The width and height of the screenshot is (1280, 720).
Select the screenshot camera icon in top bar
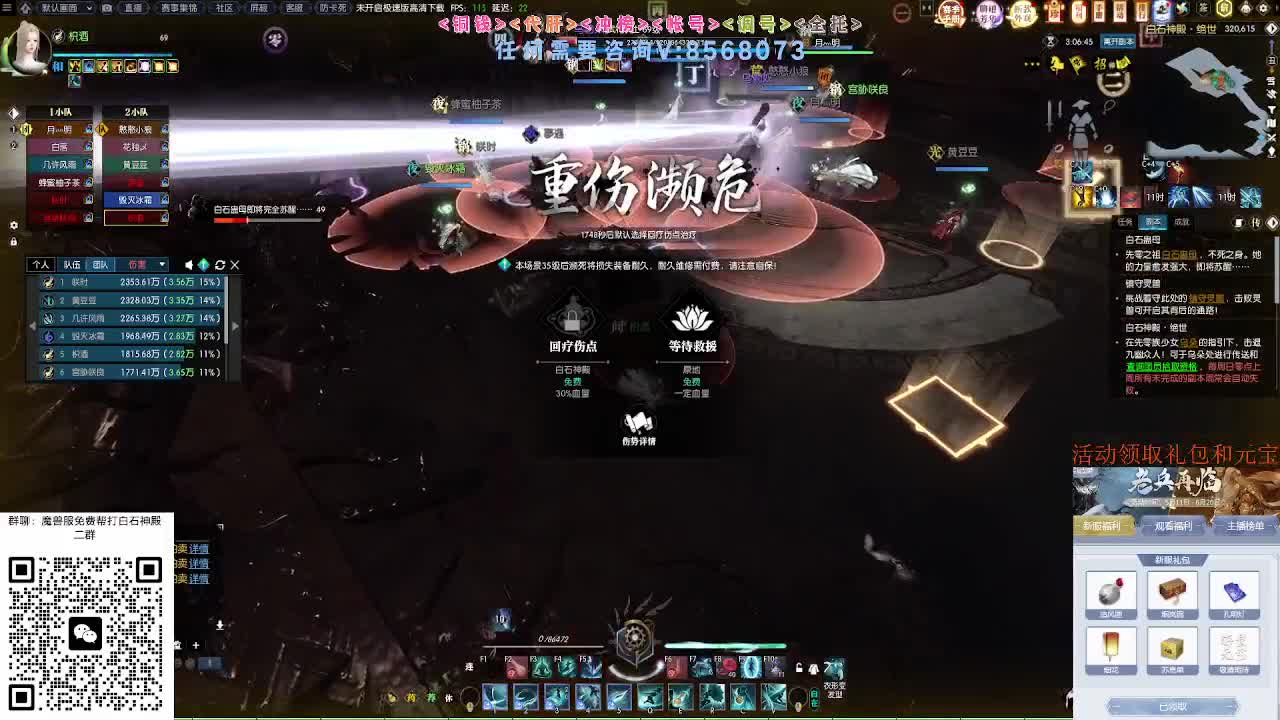tap(107, 9)
